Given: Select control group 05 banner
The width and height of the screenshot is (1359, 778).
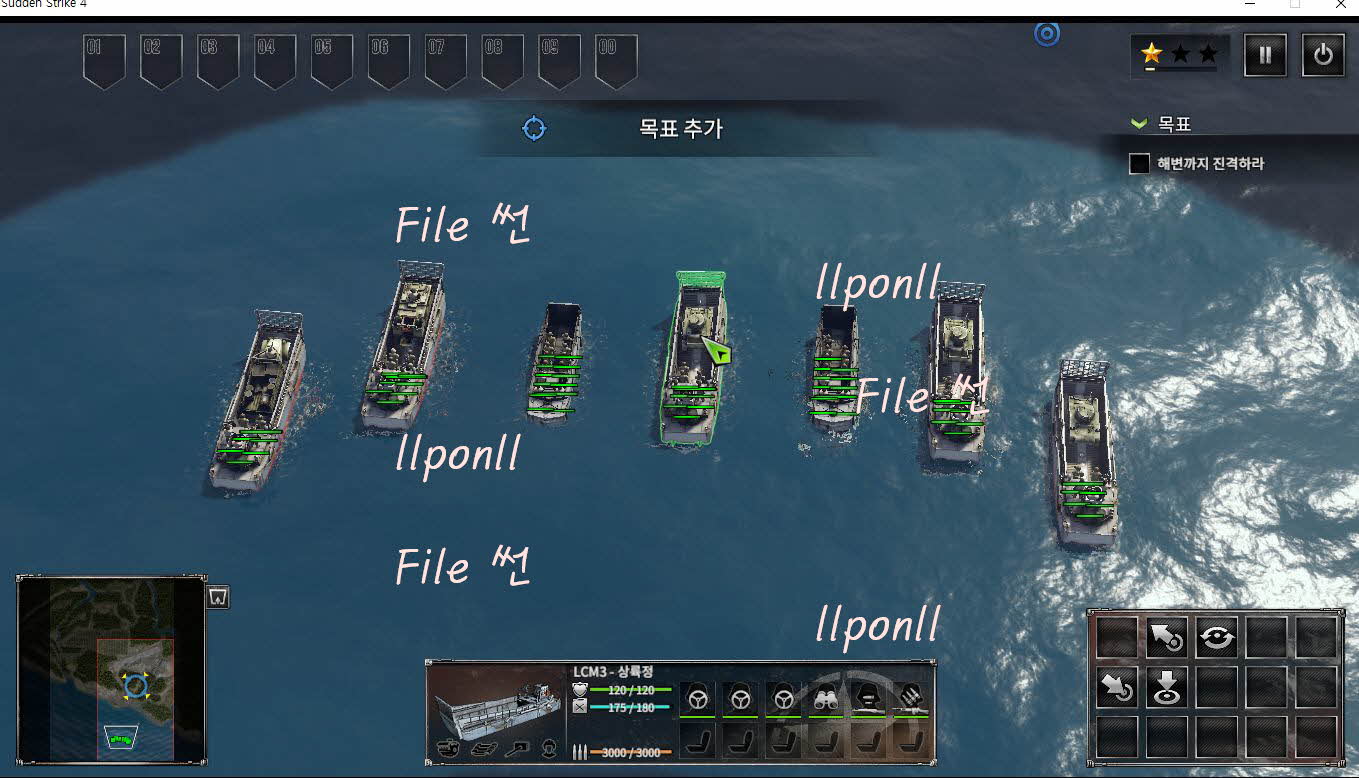Looking at the screenshot, I should point(331,59).
